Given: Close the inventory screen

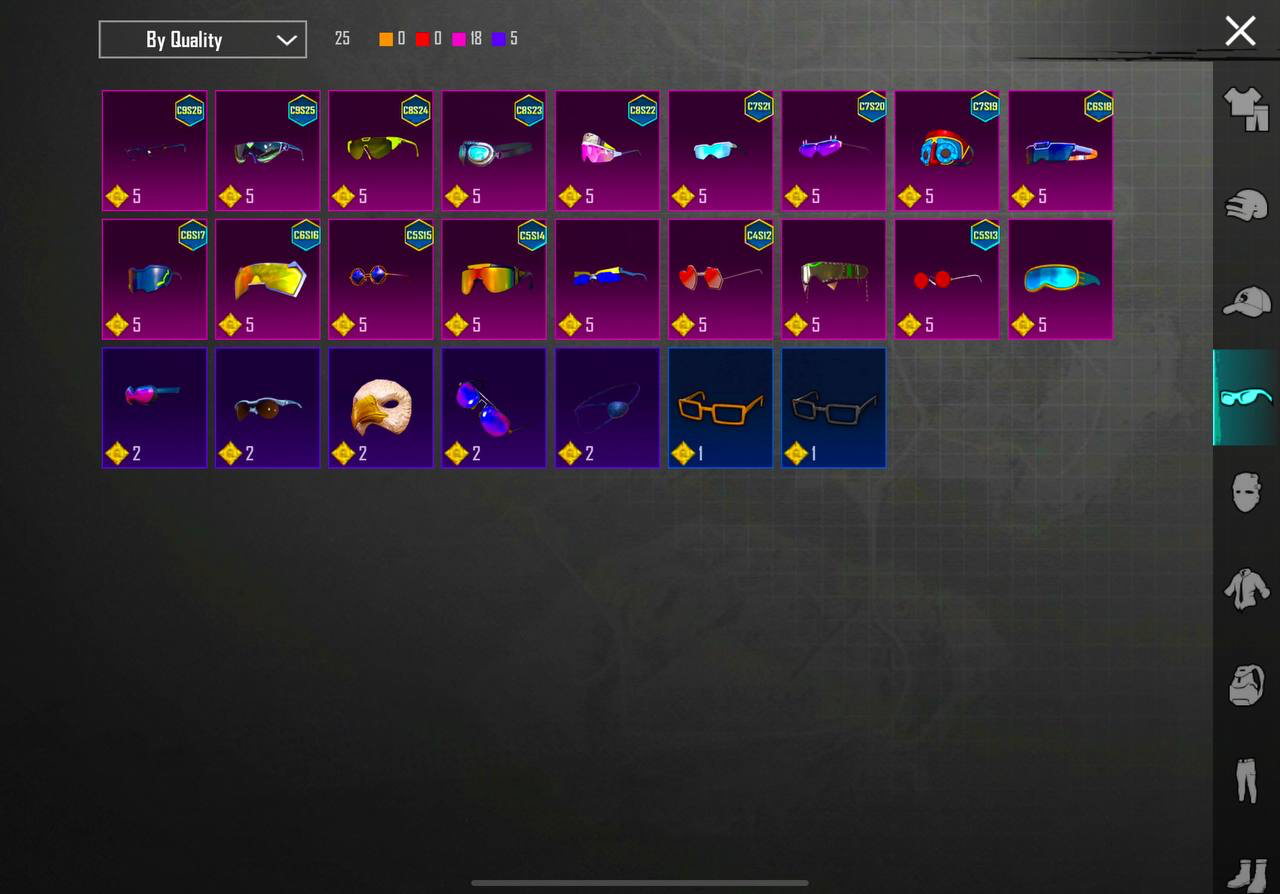Looking at the screenshot, I should click(x=1240, y=31).
